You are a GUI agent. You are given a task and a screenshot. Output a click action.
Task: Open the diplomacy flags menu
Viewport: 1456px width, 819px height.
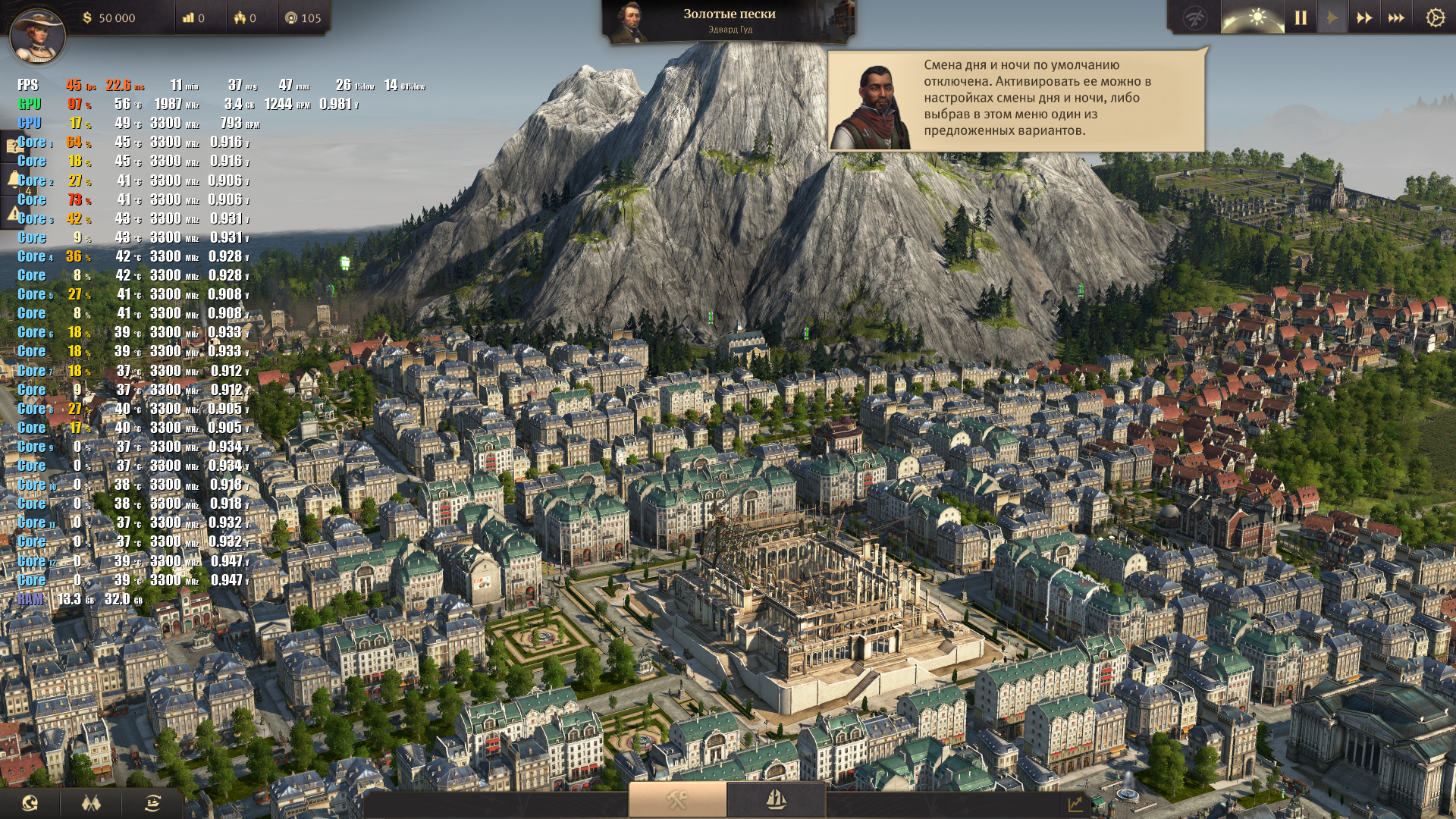click(92, 802)
